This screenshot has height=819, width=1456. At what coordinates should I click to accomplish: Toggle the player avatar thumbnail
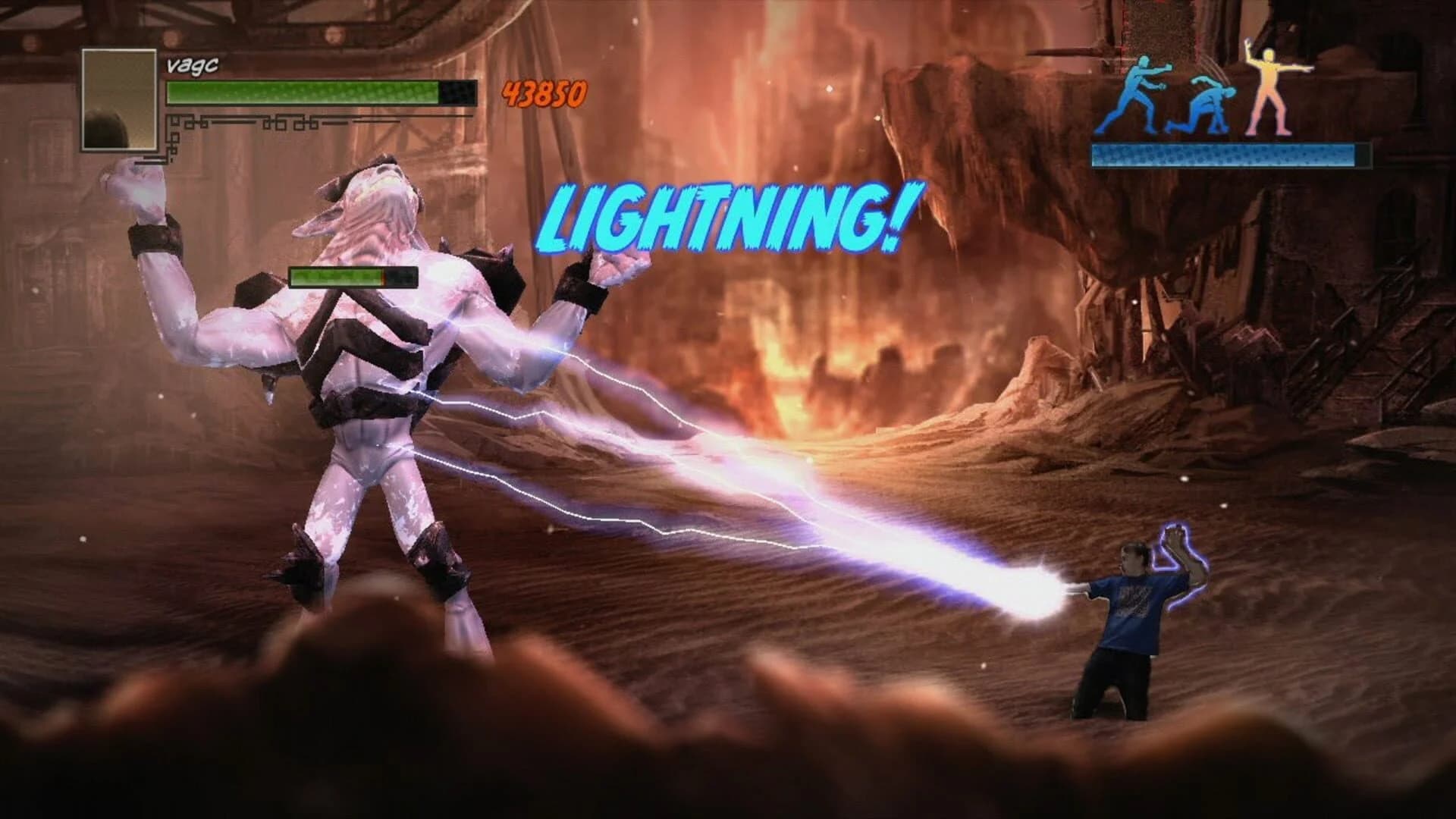[119, 99]
